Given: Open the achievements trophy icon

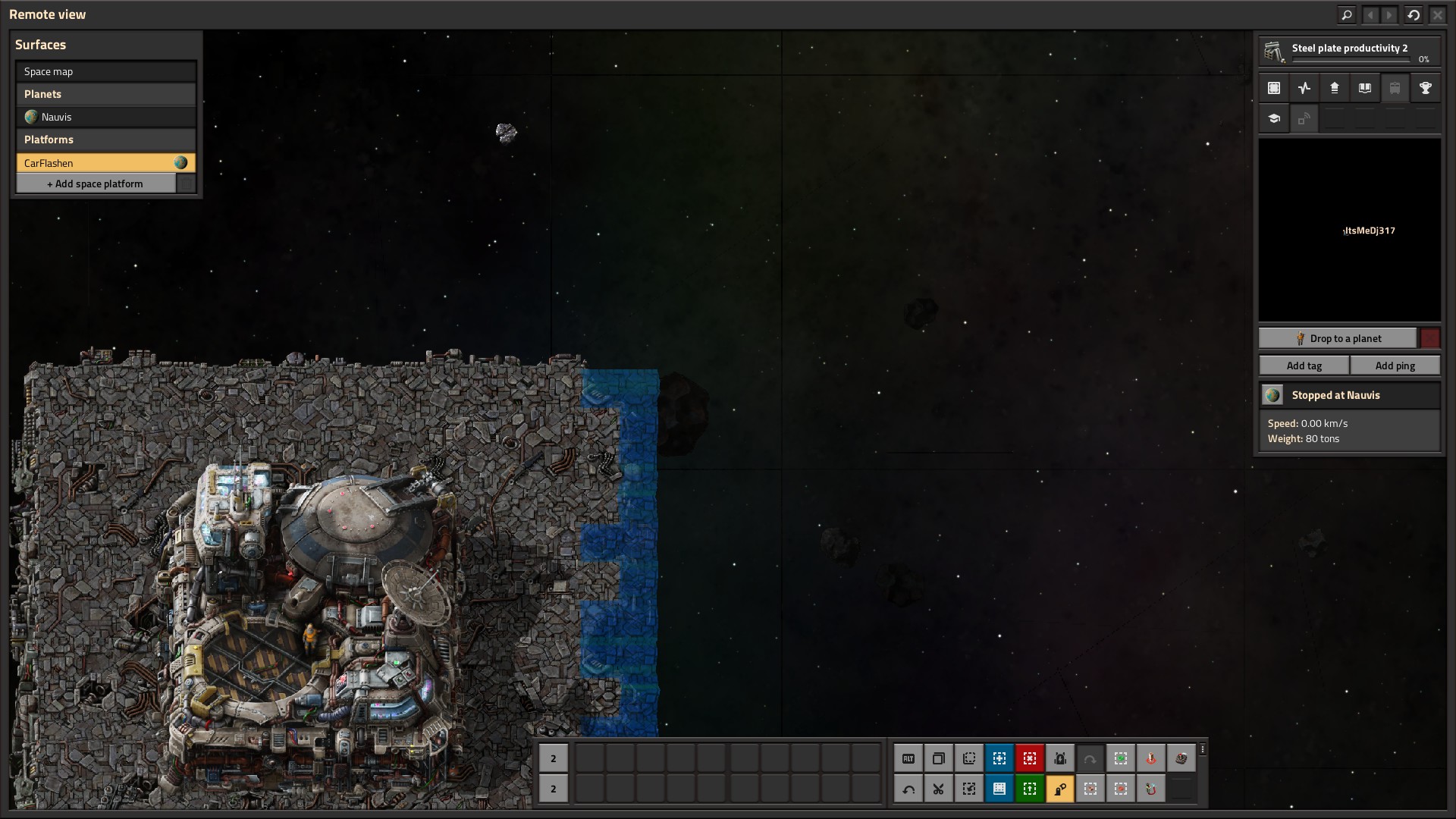Looking at the screenshot, I should 1426,88.
